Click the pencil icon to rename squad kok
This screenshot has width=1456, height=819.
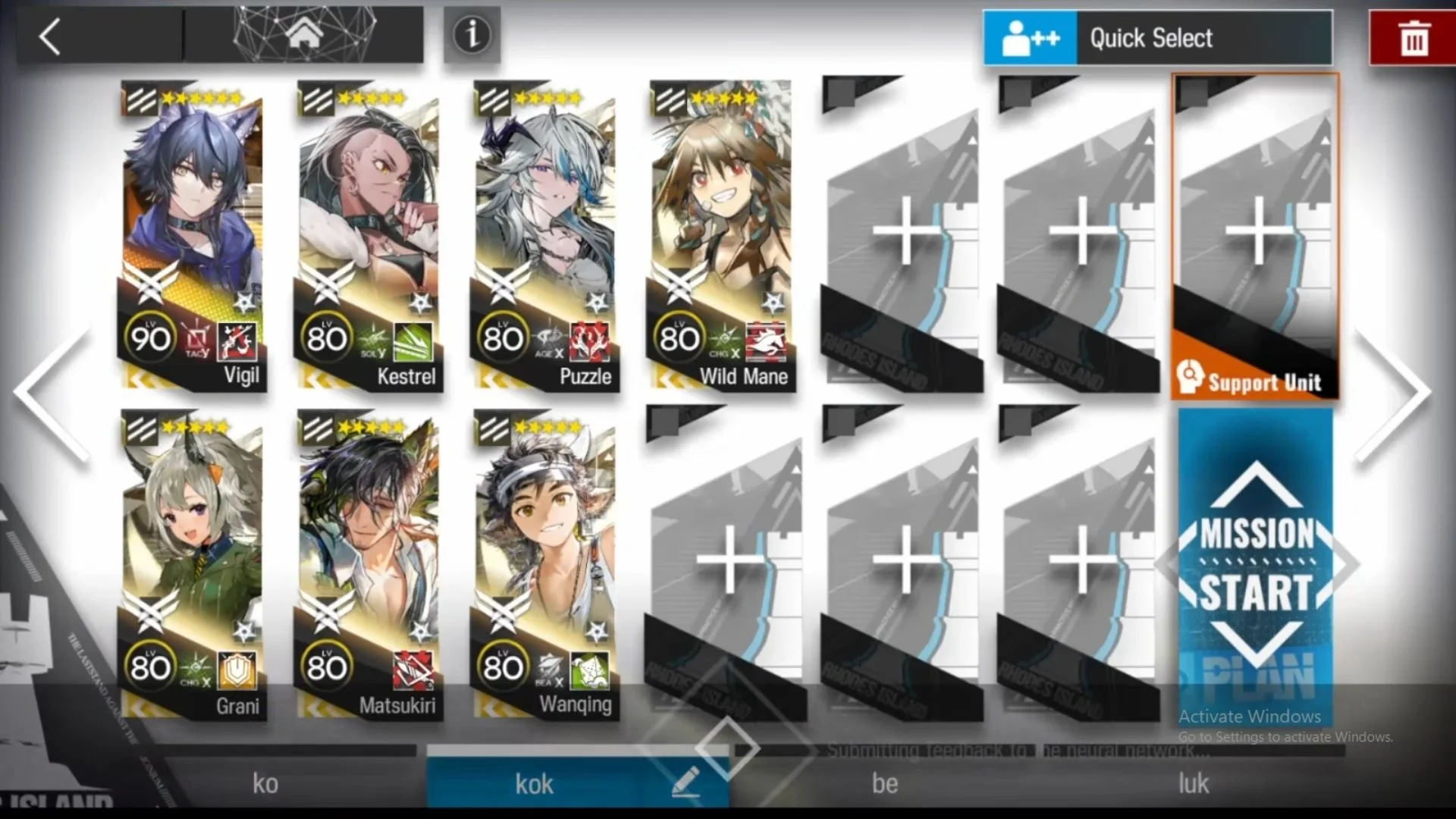[687, 783]
